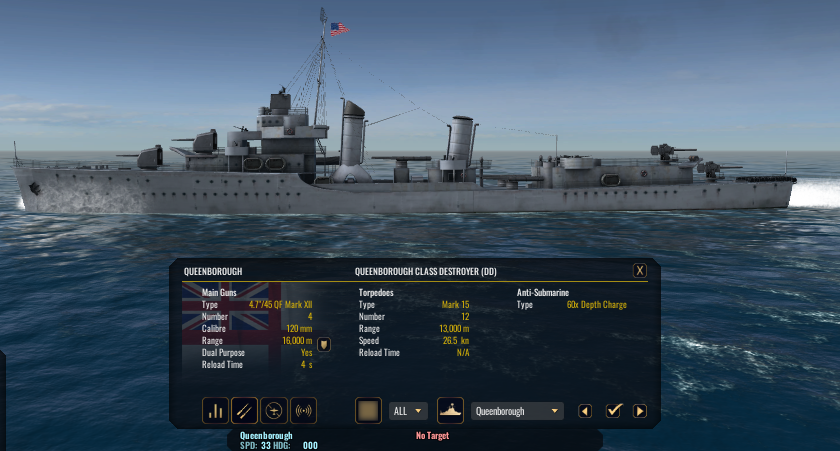Screen dimensions: 840x451
Task: Click the shield icon beside gun range
Action: tap(324, 344)
